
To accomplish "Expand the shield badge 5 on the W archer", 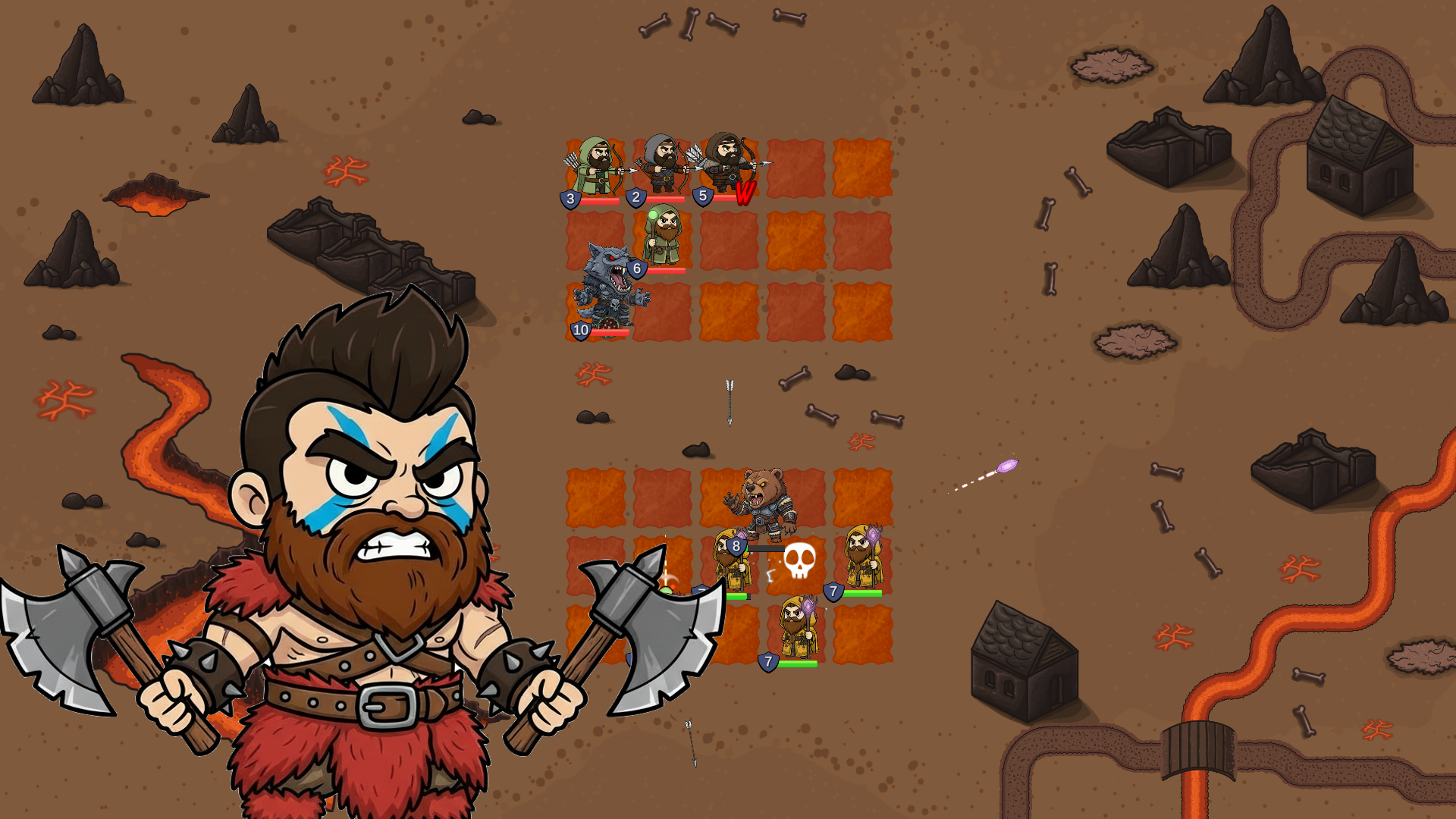I will tap(701, 197).
